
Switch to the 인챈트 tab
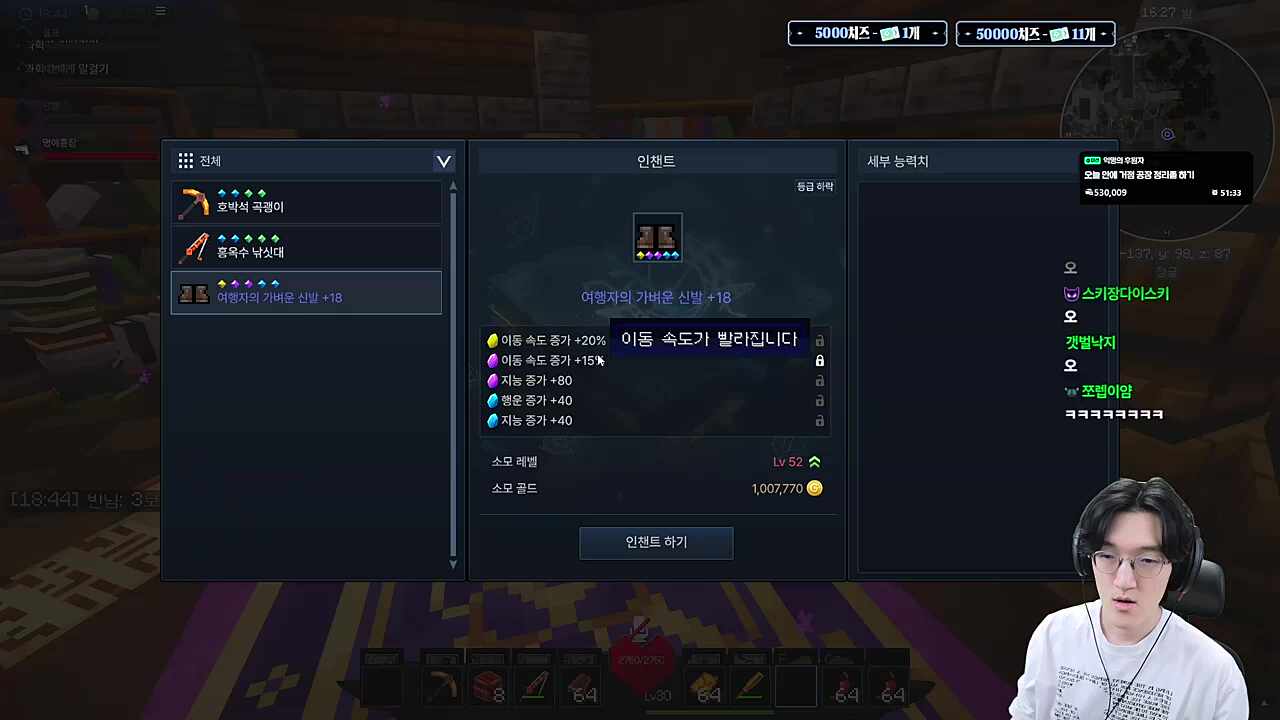tap(655, 161)
